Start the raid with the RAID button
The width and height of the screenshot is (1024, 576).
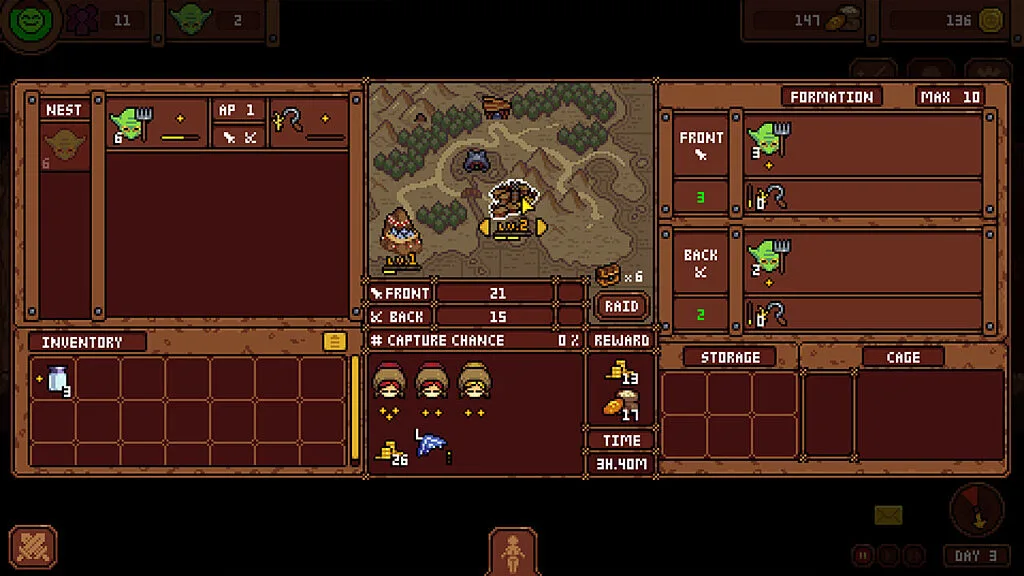coord(621,306)
